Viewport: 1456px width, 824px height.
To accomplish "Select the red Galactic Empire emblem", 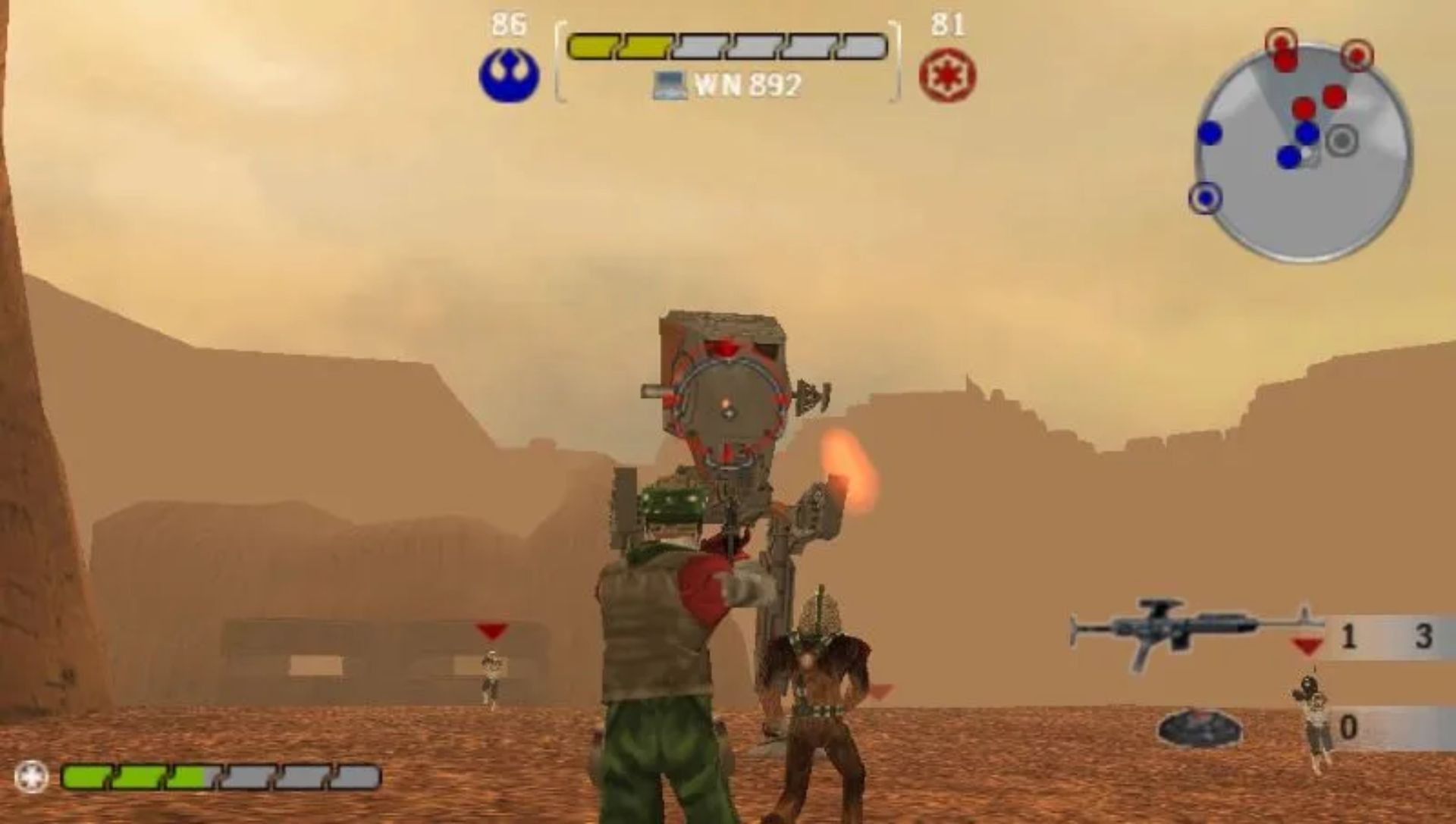I will (947, 77).
